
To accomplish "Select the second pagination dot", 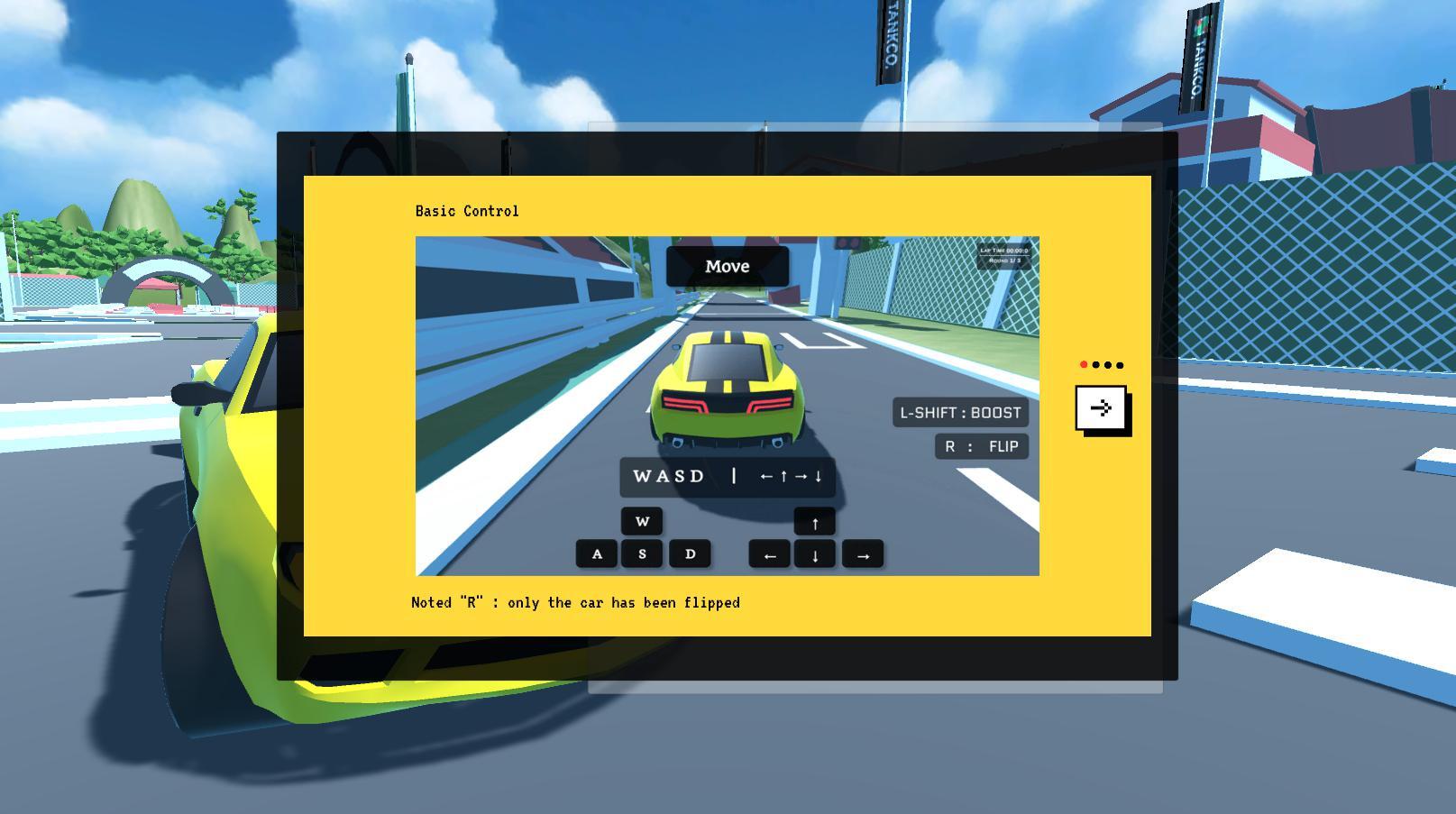I will point(1094,365).
